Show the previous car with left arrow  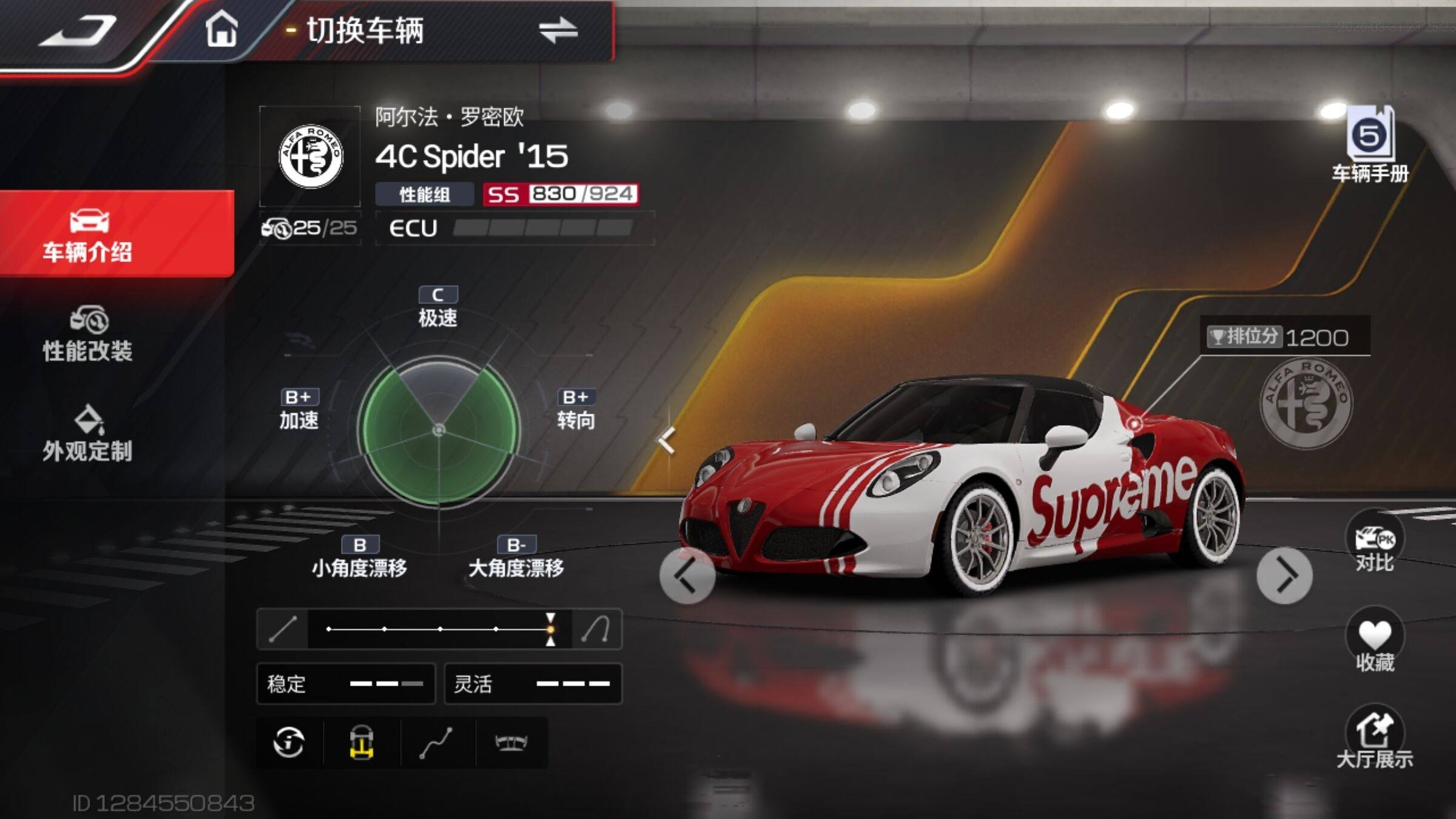687,576
